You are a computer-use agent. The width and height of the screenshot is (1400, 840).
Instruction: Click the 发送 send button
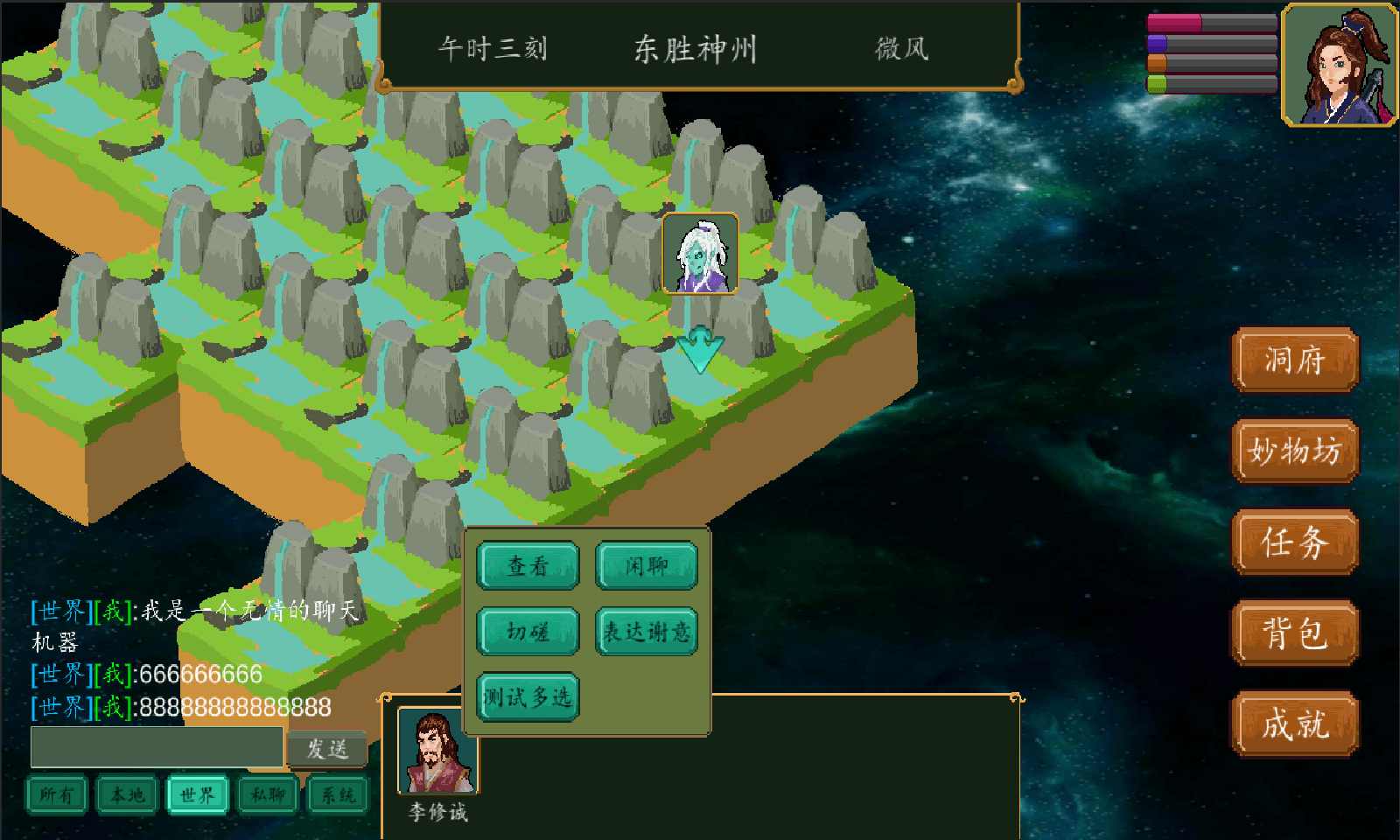tap(328, 748)
